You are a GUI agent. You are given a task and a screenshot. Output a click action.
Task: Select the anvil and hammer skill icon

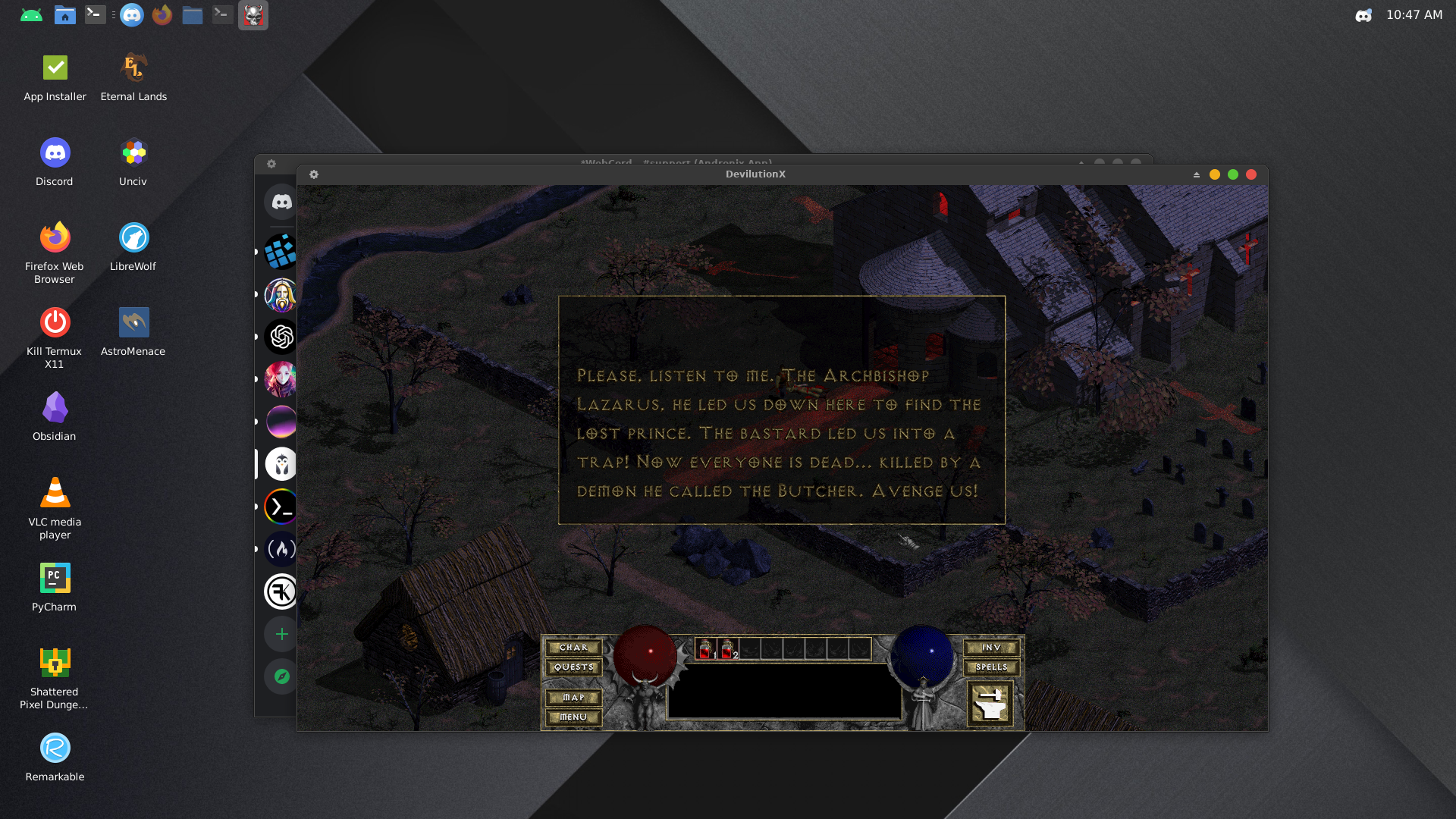[990, 703]
